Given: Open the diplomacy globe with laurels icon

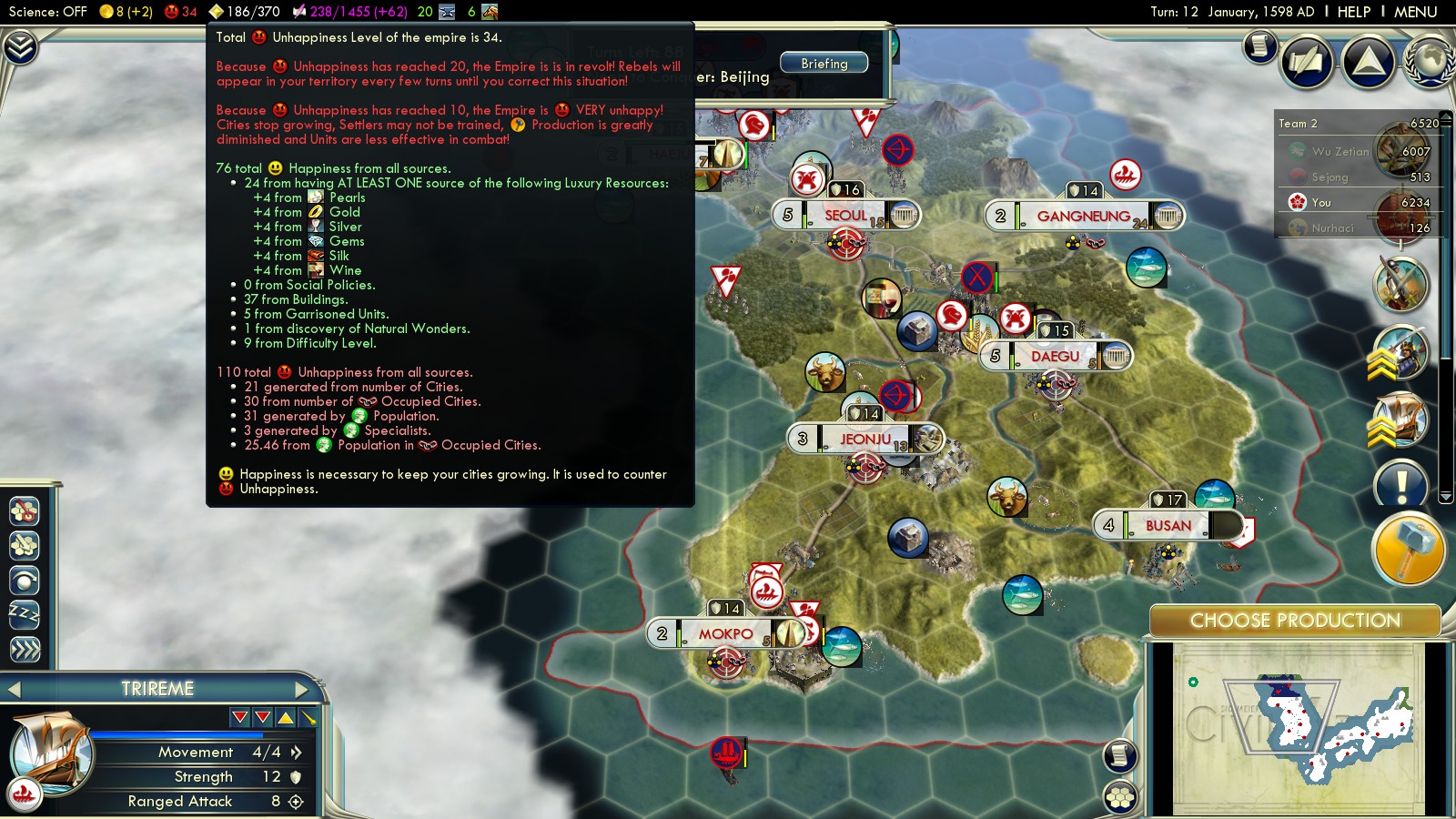Looking at the screenshot, I should [1430, 62].
